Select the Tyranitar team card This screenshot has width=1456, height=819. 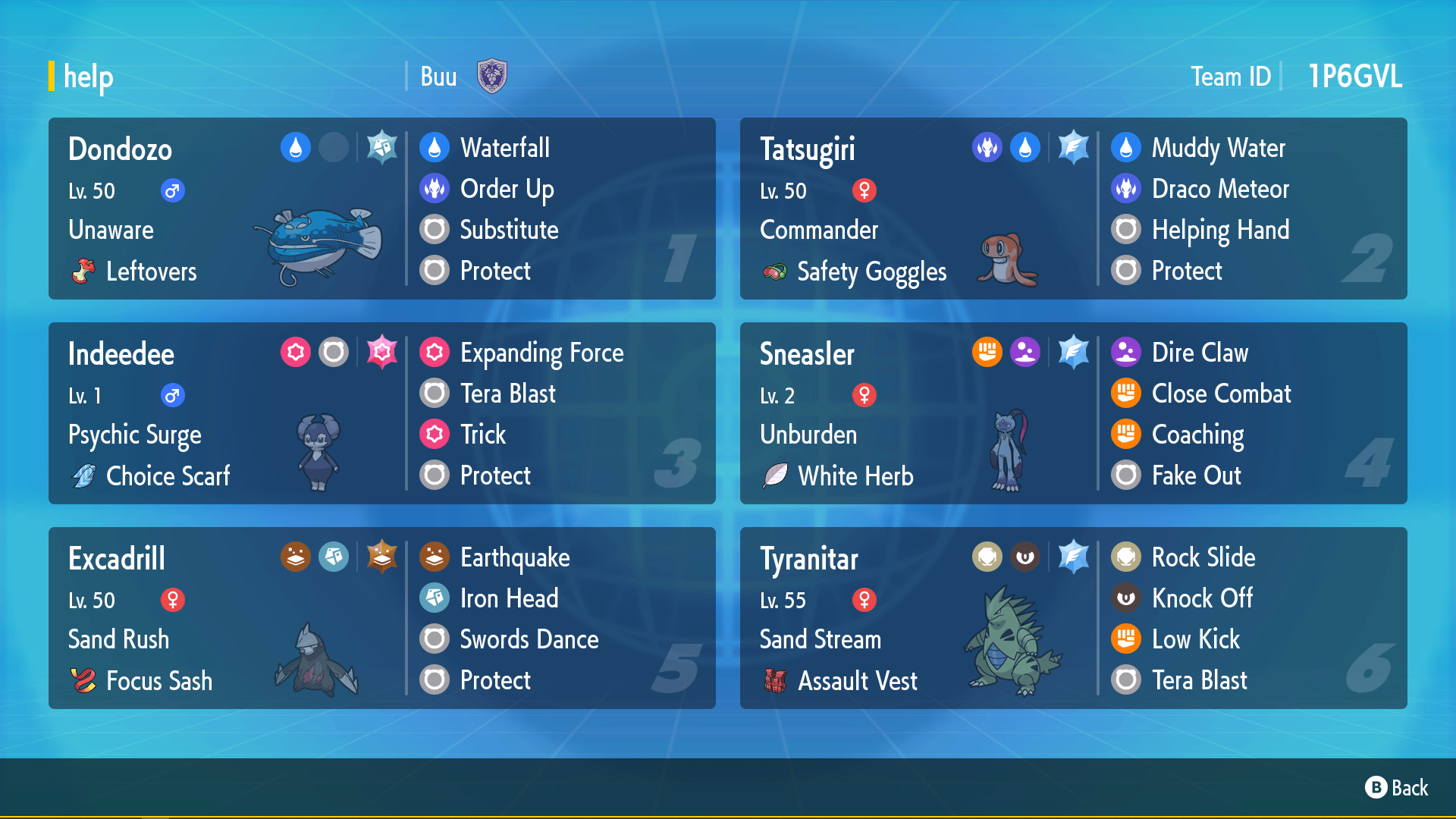[1073, 618]
